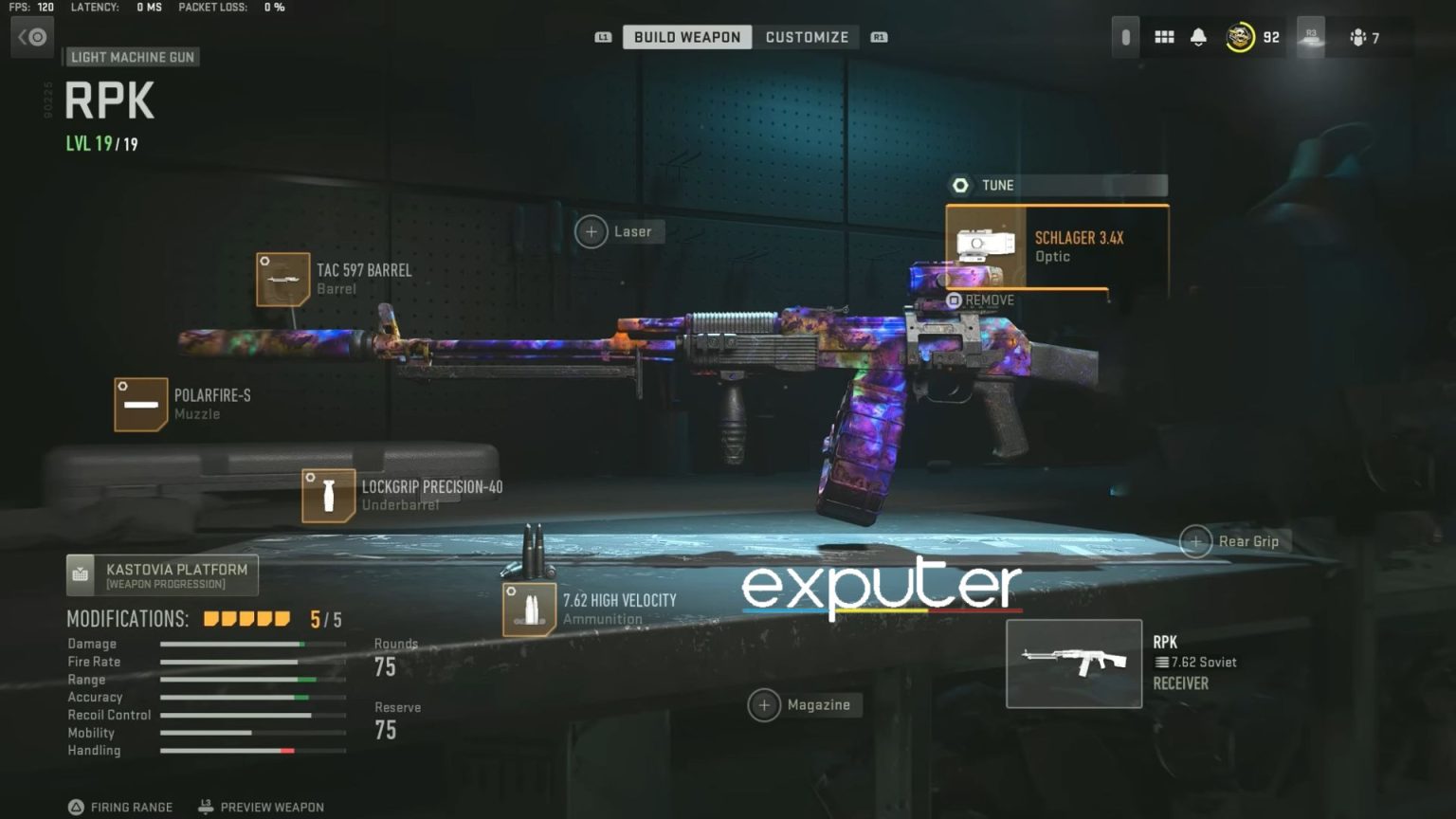Select the Tac 597 Barrel attachment

pyautogui.click(x=282, y=279)
